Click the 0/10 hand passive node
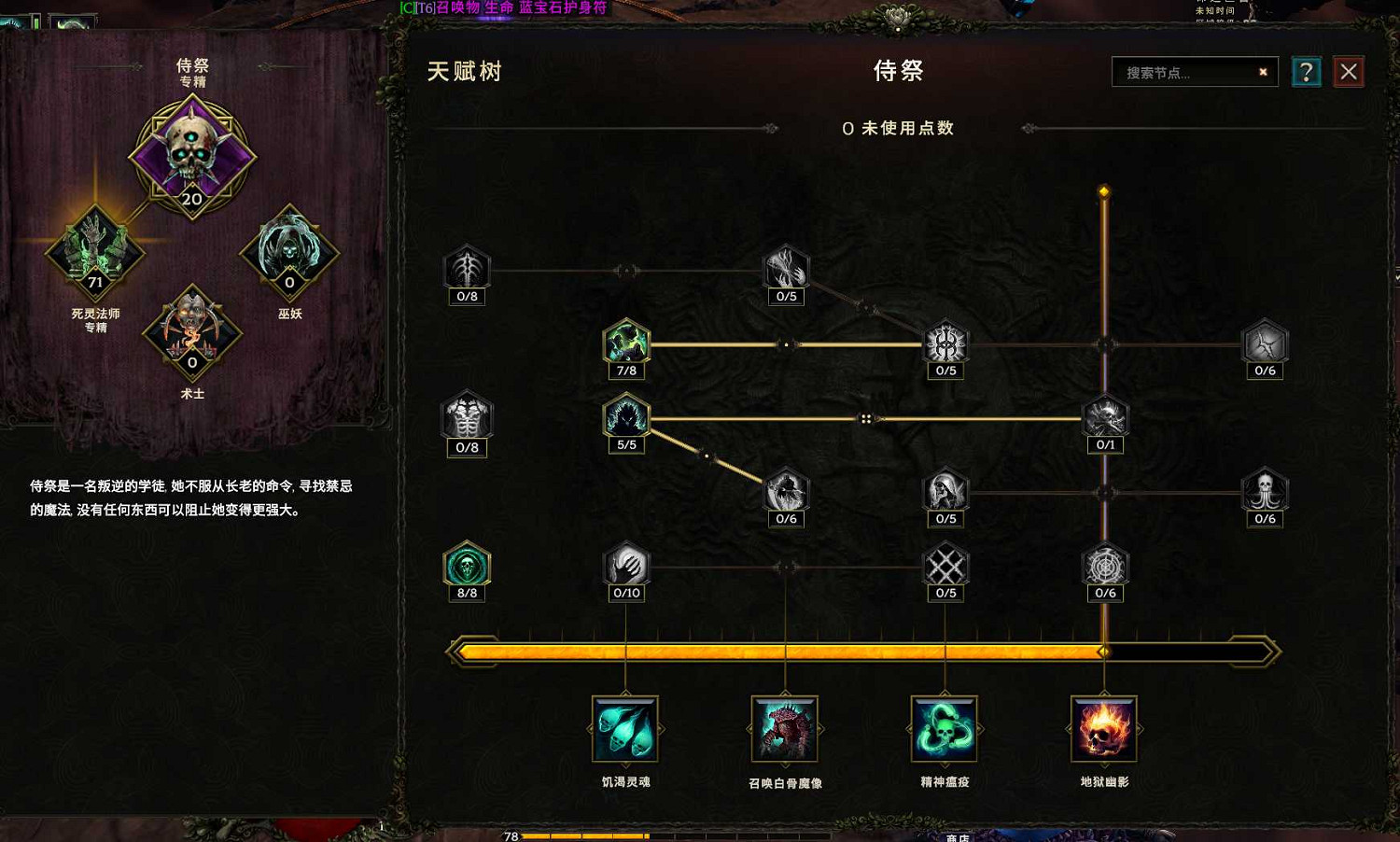The image size is (1400, 842). 625,563
